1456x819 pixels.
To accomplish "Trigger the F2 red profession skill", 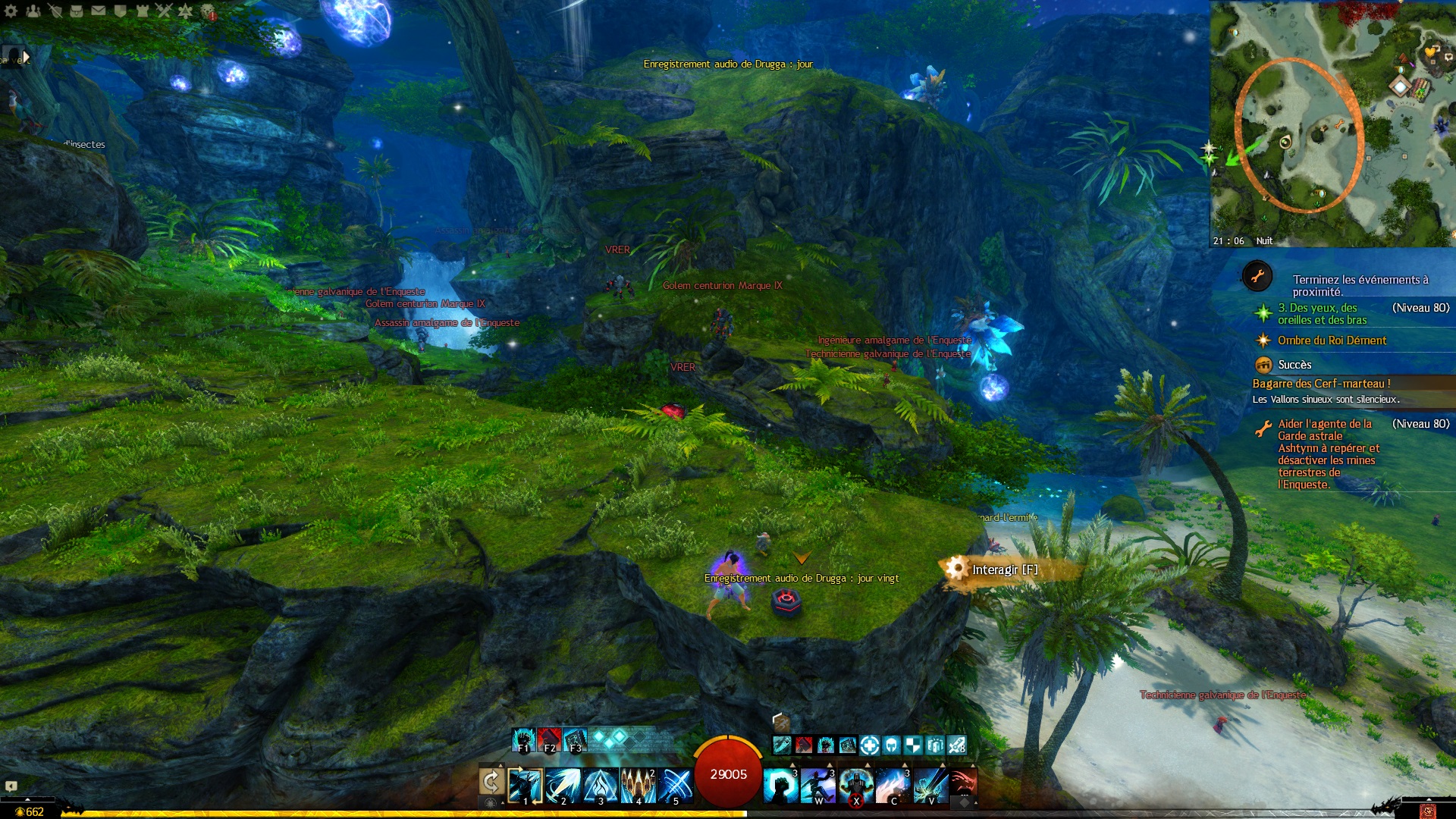I will point(549,739).
